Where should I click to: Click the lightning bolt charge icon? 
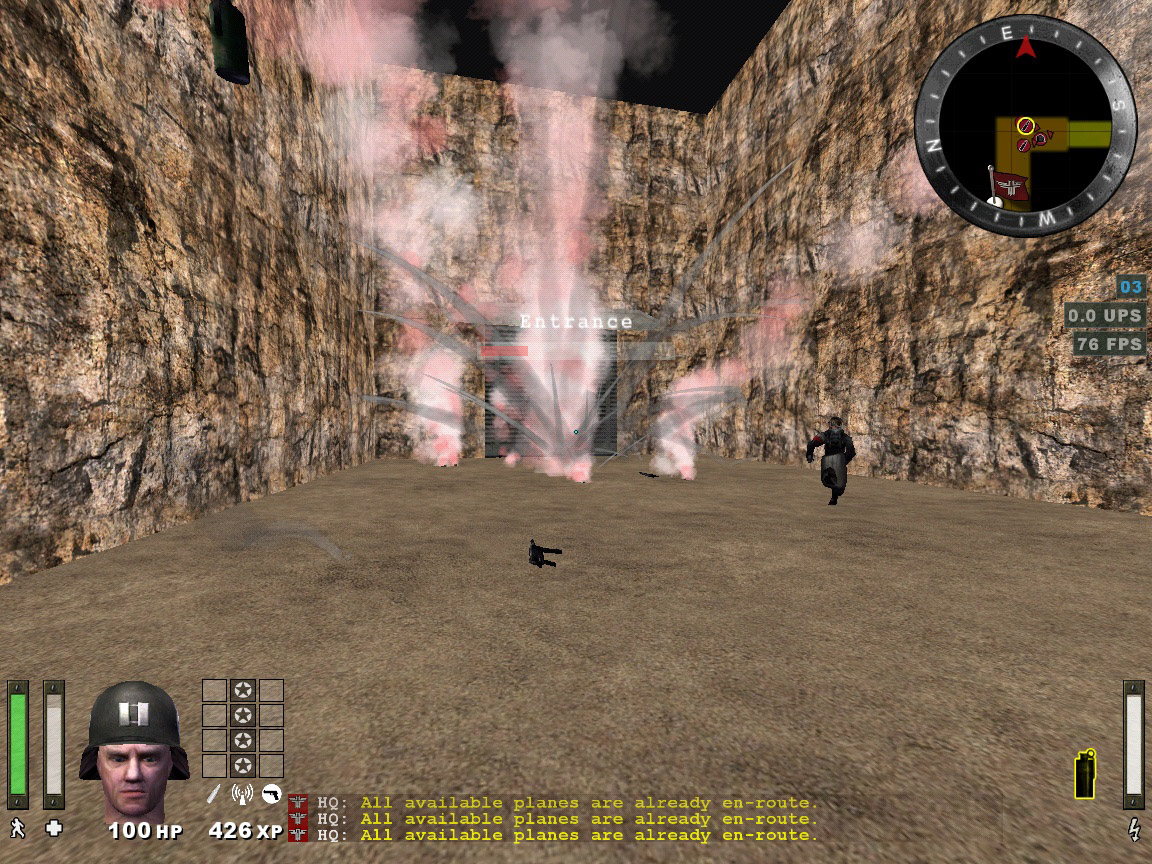coord(1134,828)
